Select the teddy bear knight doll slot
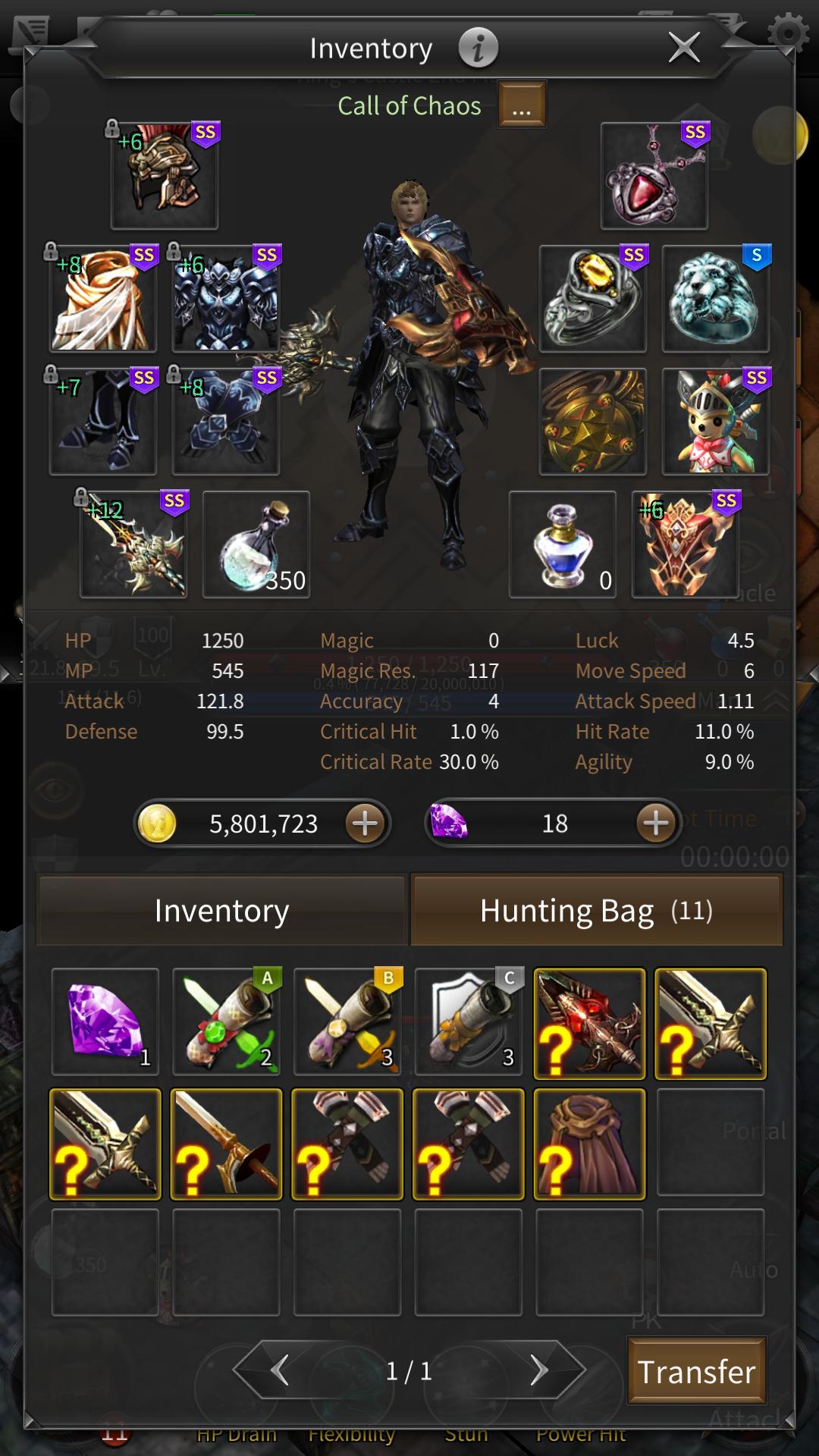 pos(715,421)
